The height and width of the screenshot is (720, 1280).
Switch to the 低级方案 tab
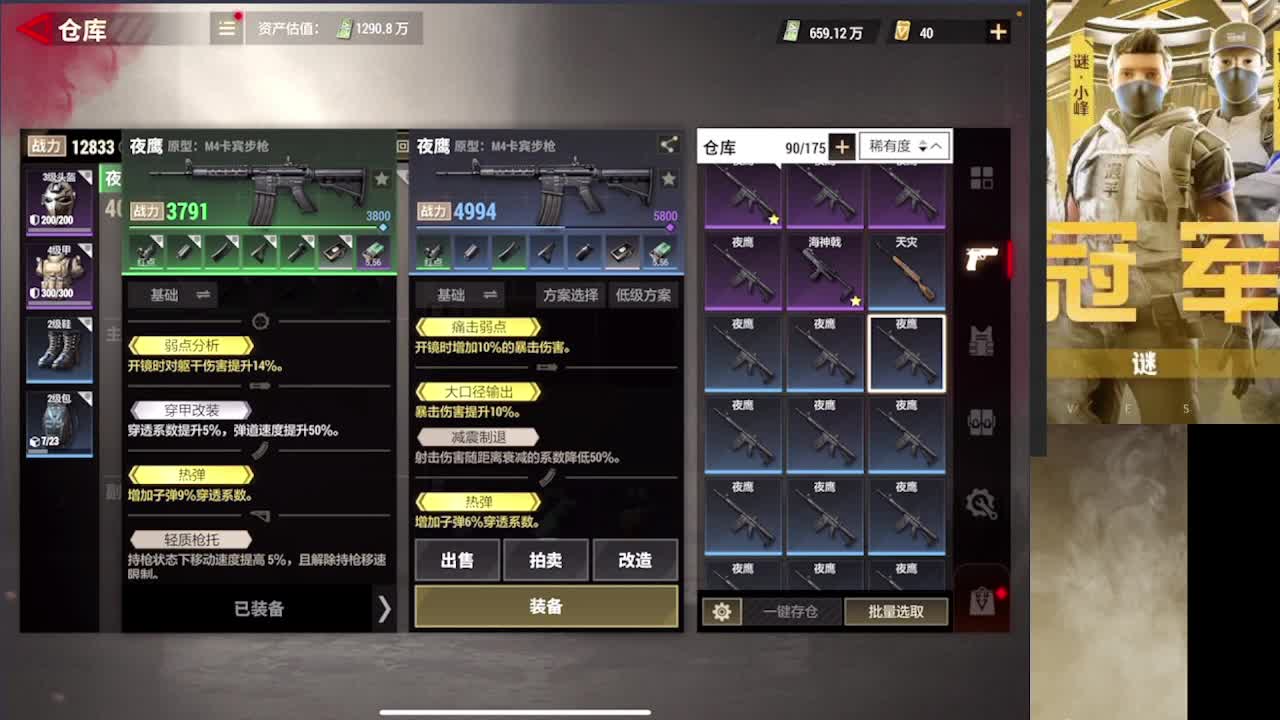point(645,295)
